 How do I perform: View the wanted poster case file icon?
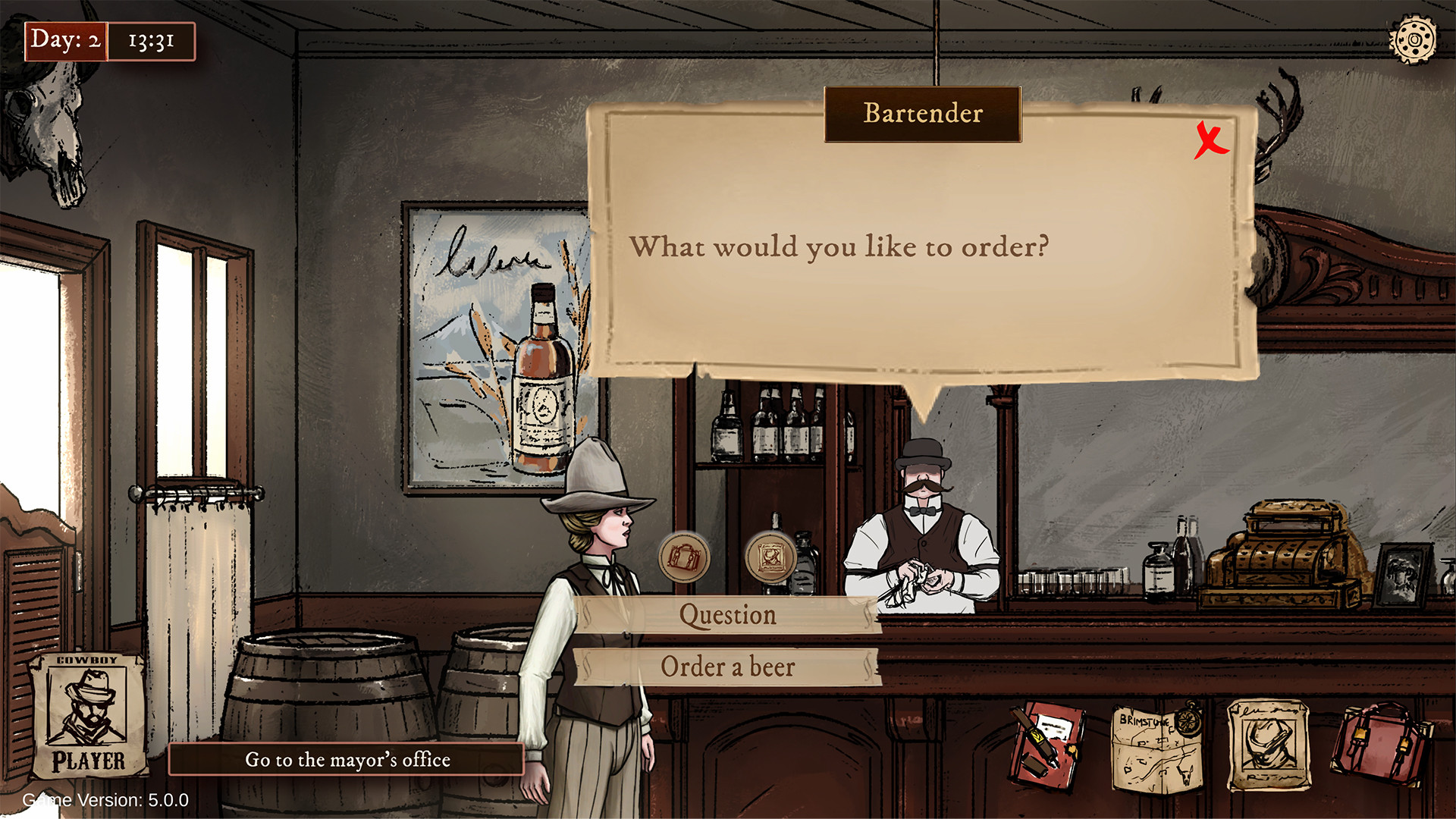click(1271, 743)
